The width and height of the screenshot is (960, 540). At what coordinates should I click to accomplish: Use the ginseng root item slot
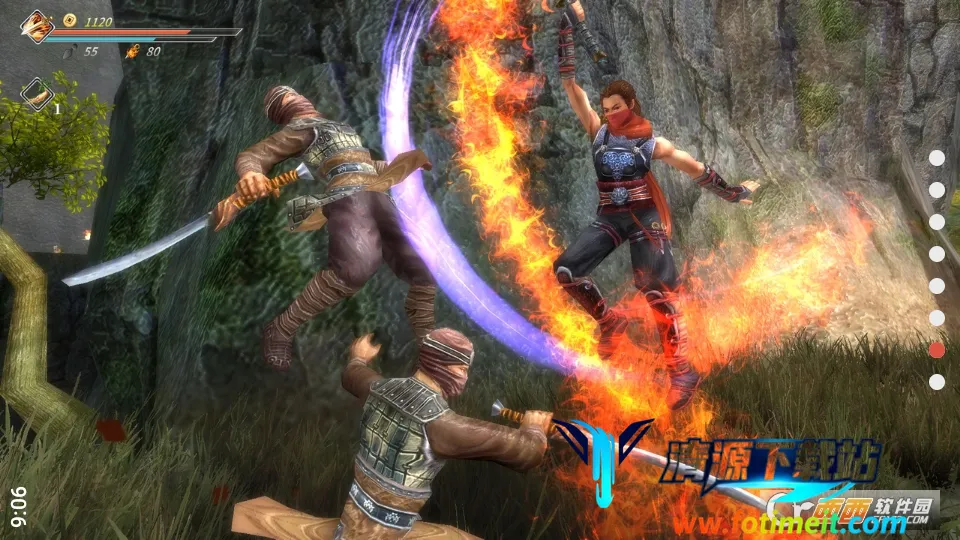click(37, 93)
